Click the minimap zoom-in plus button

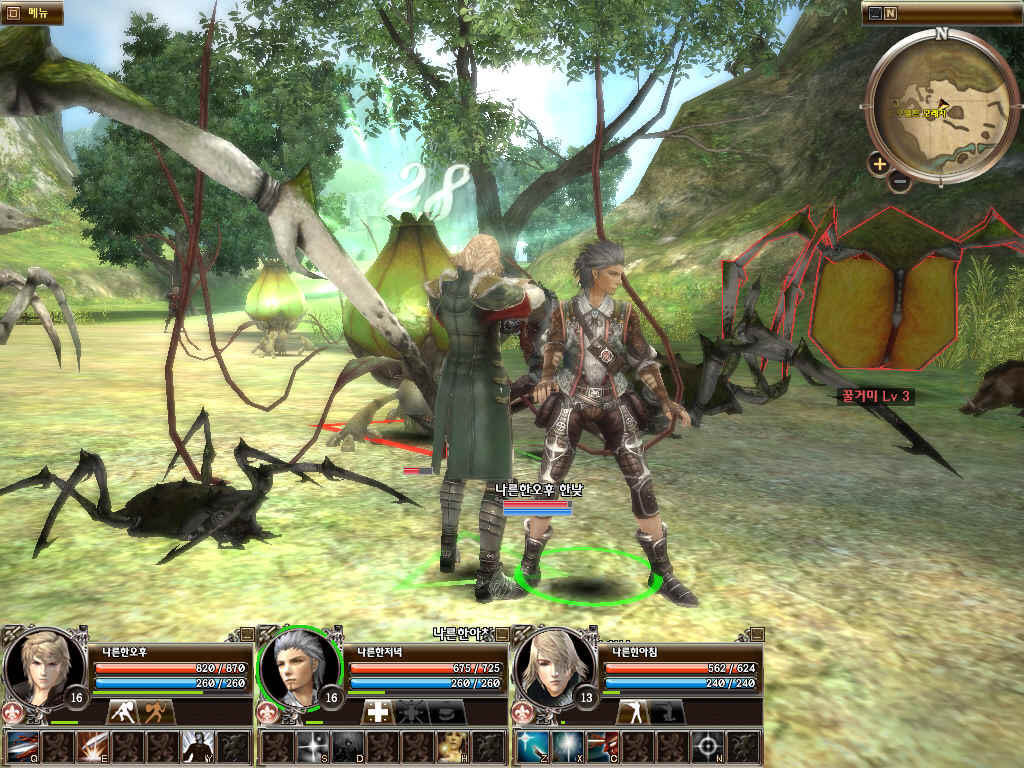879,164
